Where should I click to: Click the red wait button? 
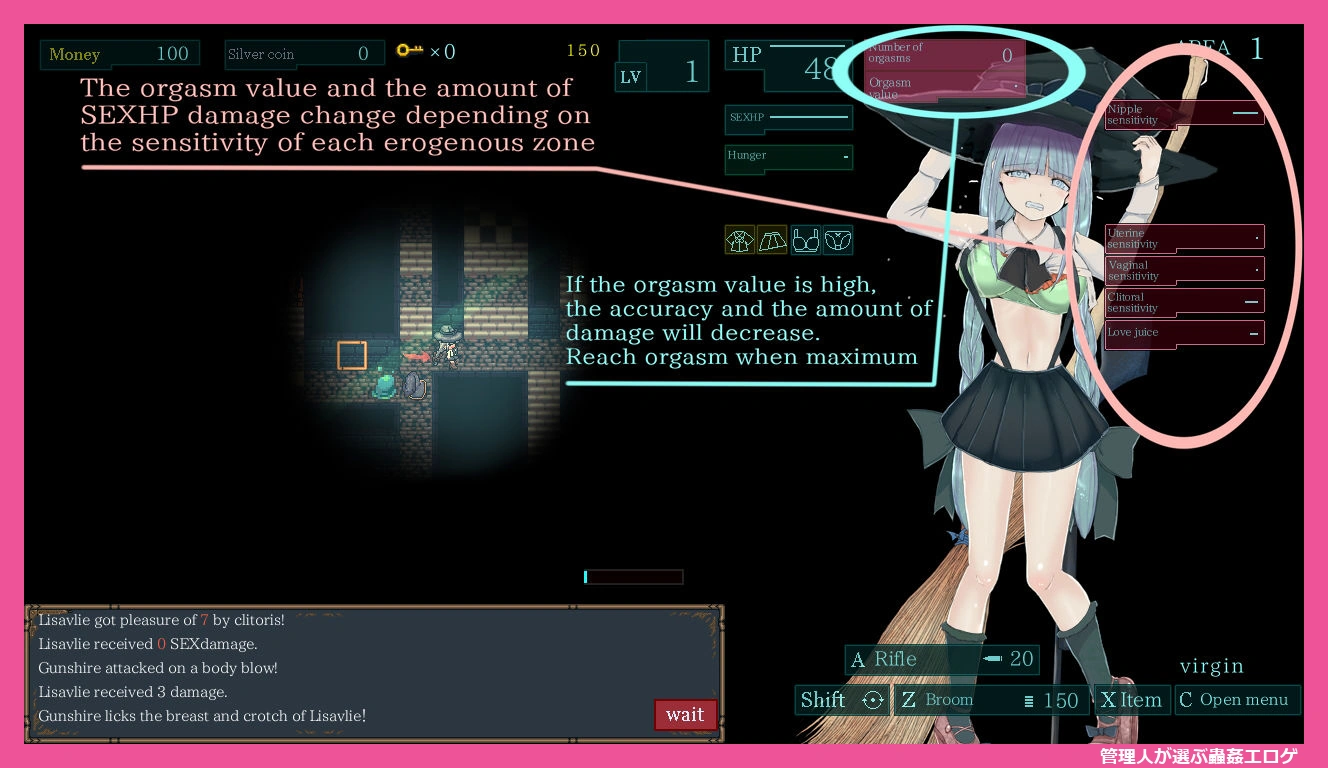click(x=685, y=714)
